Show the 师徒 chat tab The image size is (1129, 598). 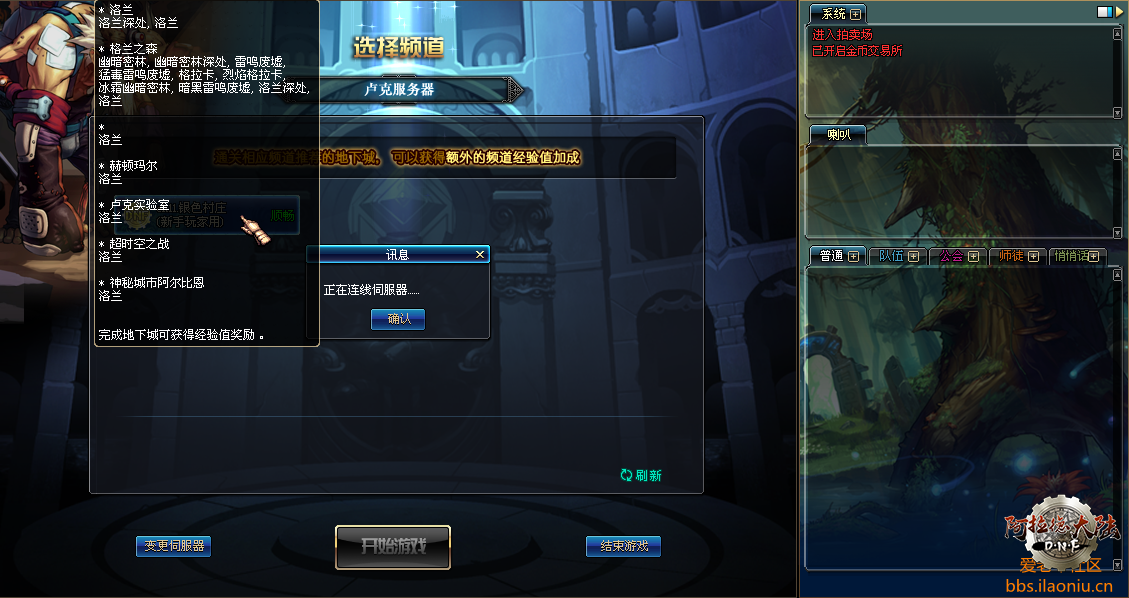pos(1011,256)
